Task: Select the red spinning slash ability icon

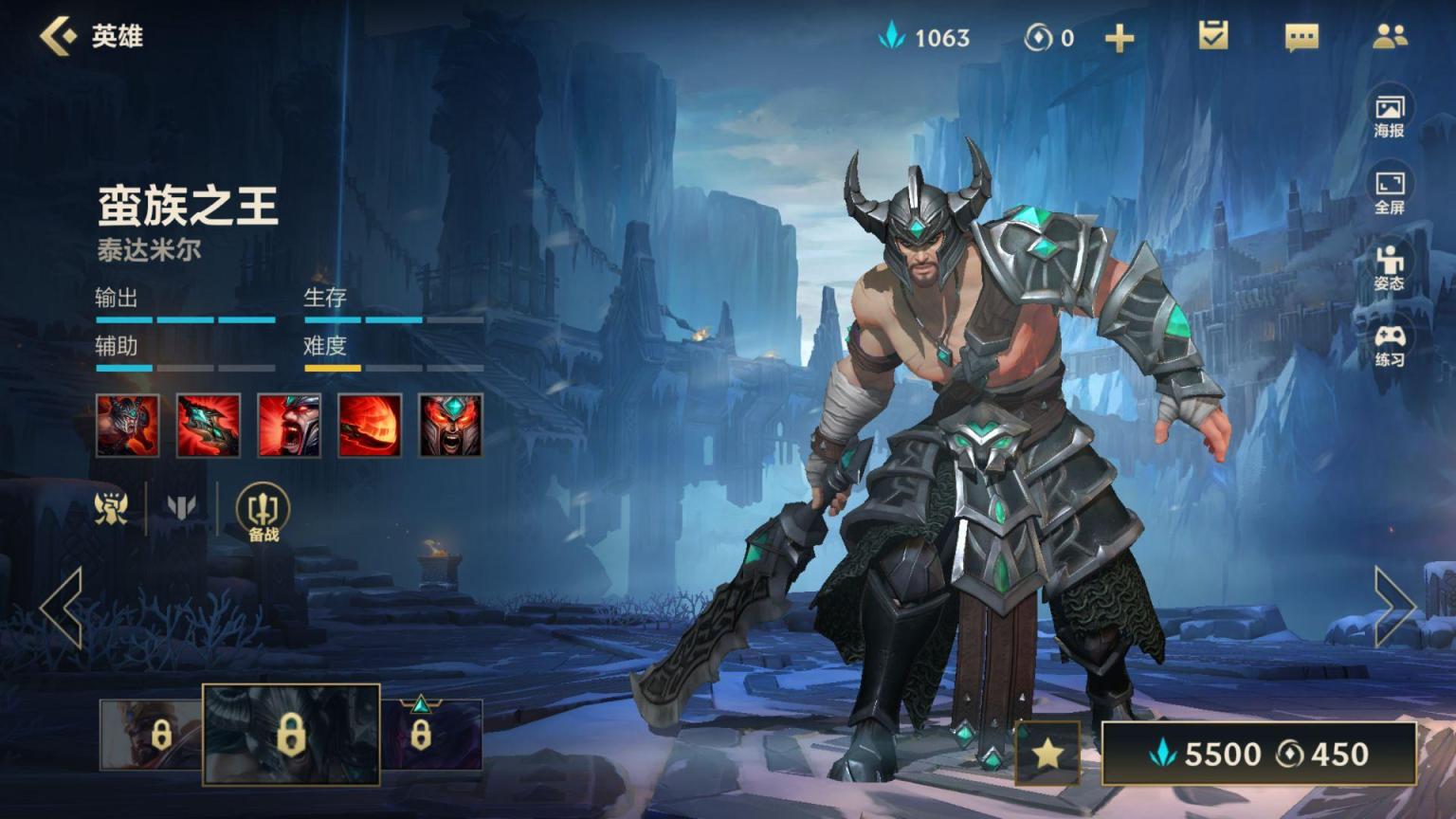Action: point(370,426)
